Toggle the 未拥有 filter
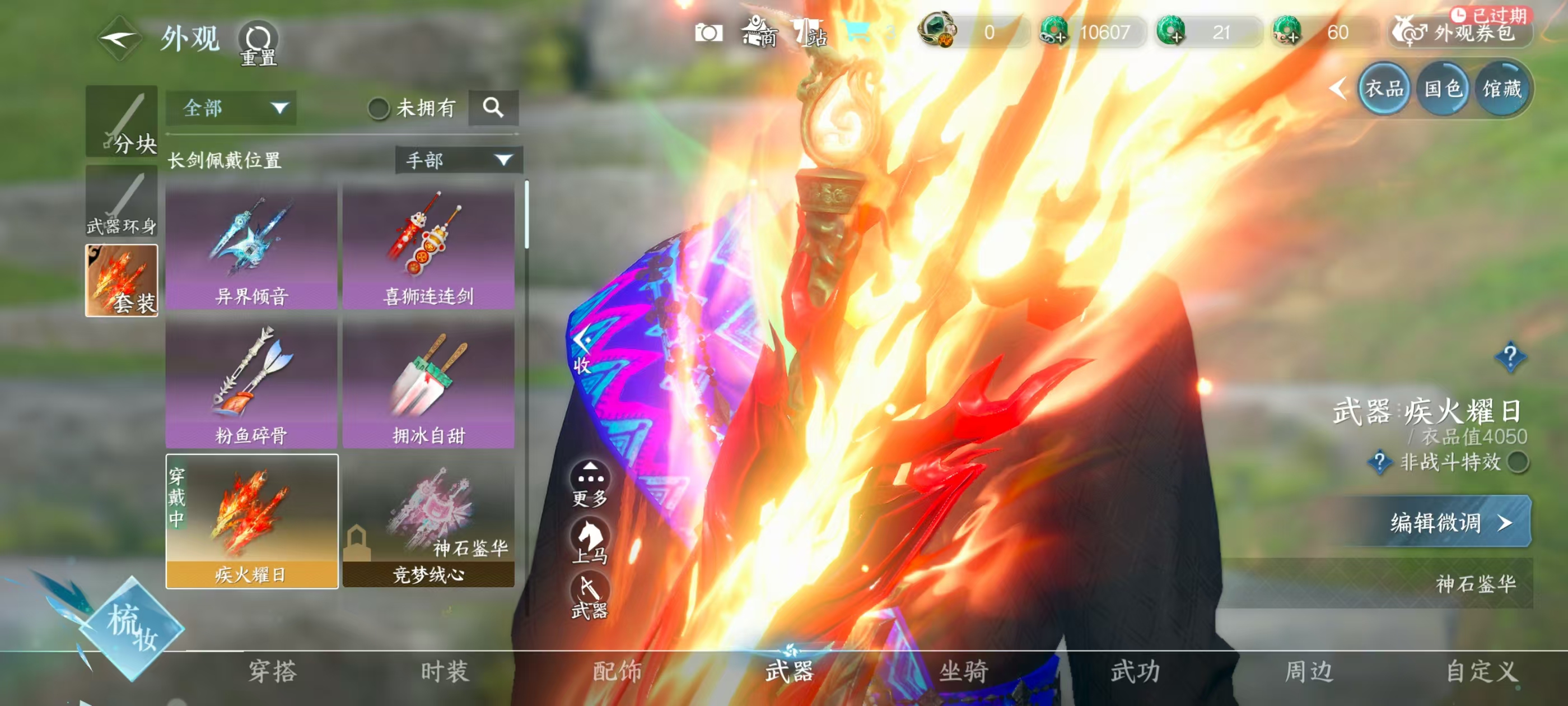Screen dimensions: 1568x706 (379, 109)
